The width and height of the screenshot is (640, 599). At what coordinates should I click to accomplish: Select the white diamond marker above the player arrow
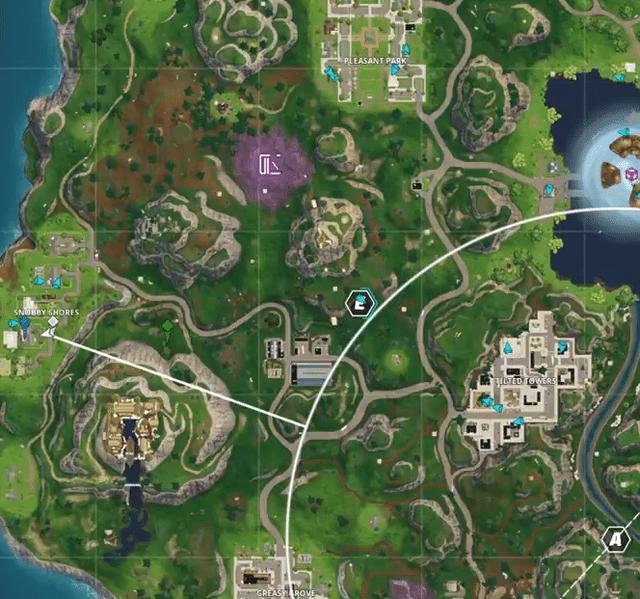(53, 322)
